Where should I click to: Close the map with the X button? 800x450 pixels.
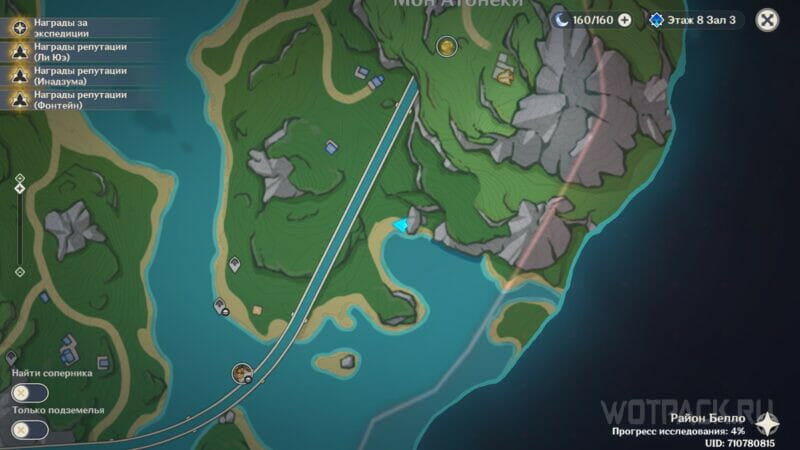click(767, 19)
